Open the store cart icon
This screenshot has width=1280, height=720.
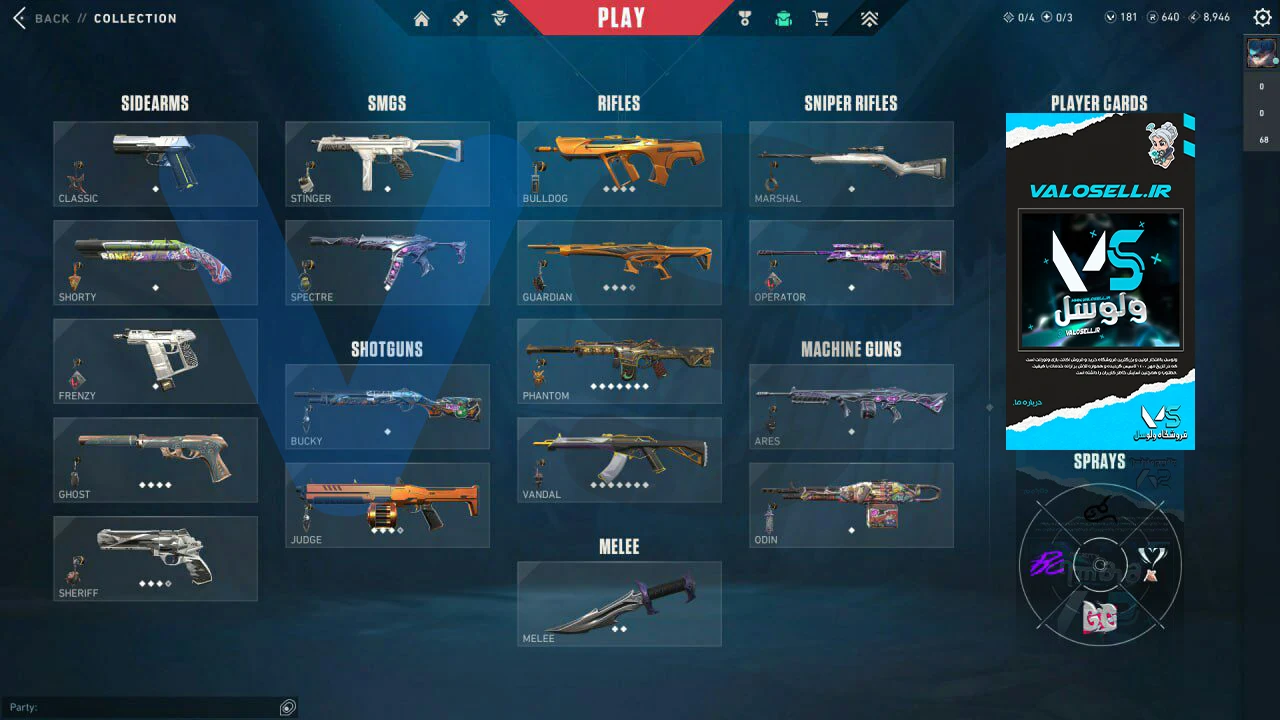[821, 18]
